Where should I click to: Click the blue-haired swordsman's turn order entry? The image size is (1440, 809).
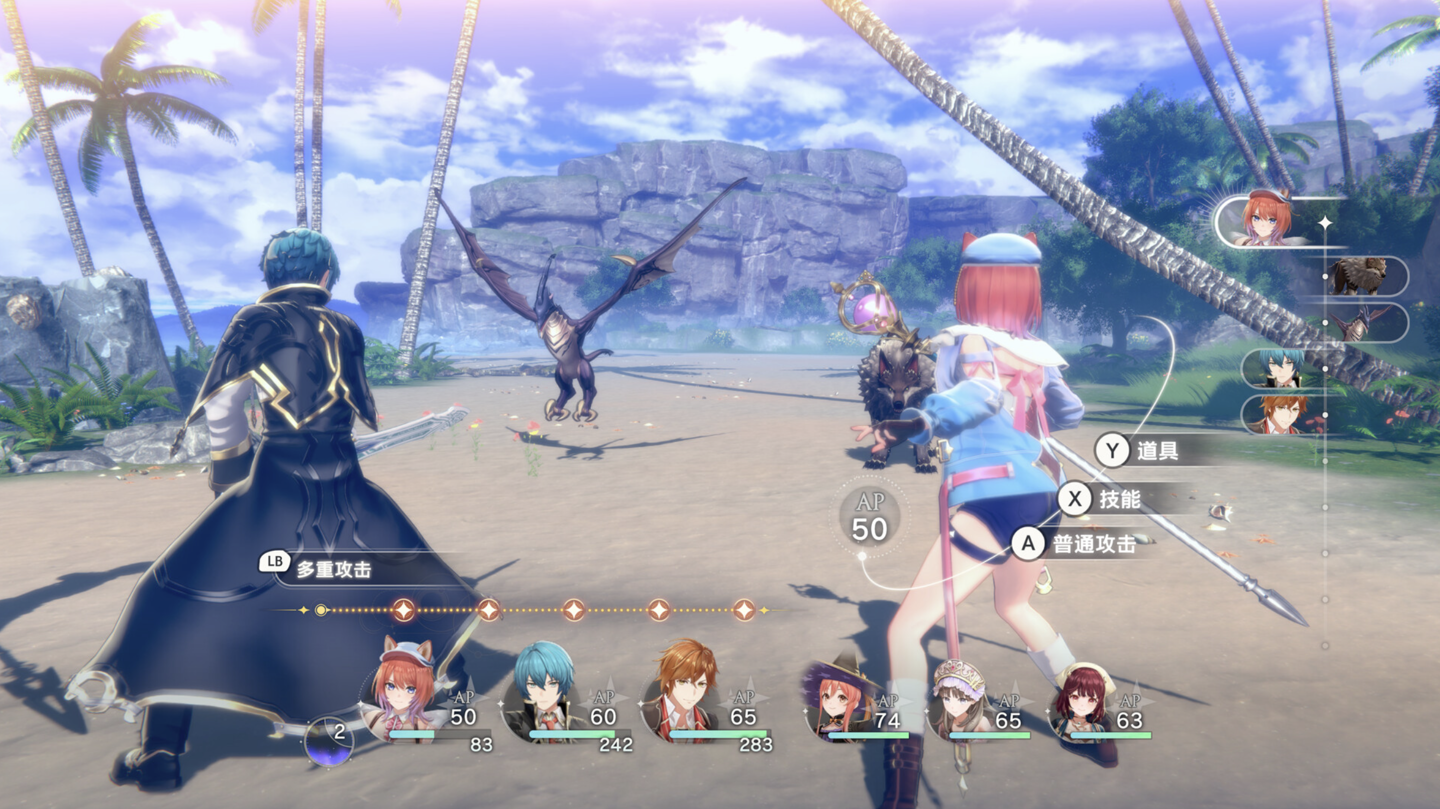[x=1282, y=369]
